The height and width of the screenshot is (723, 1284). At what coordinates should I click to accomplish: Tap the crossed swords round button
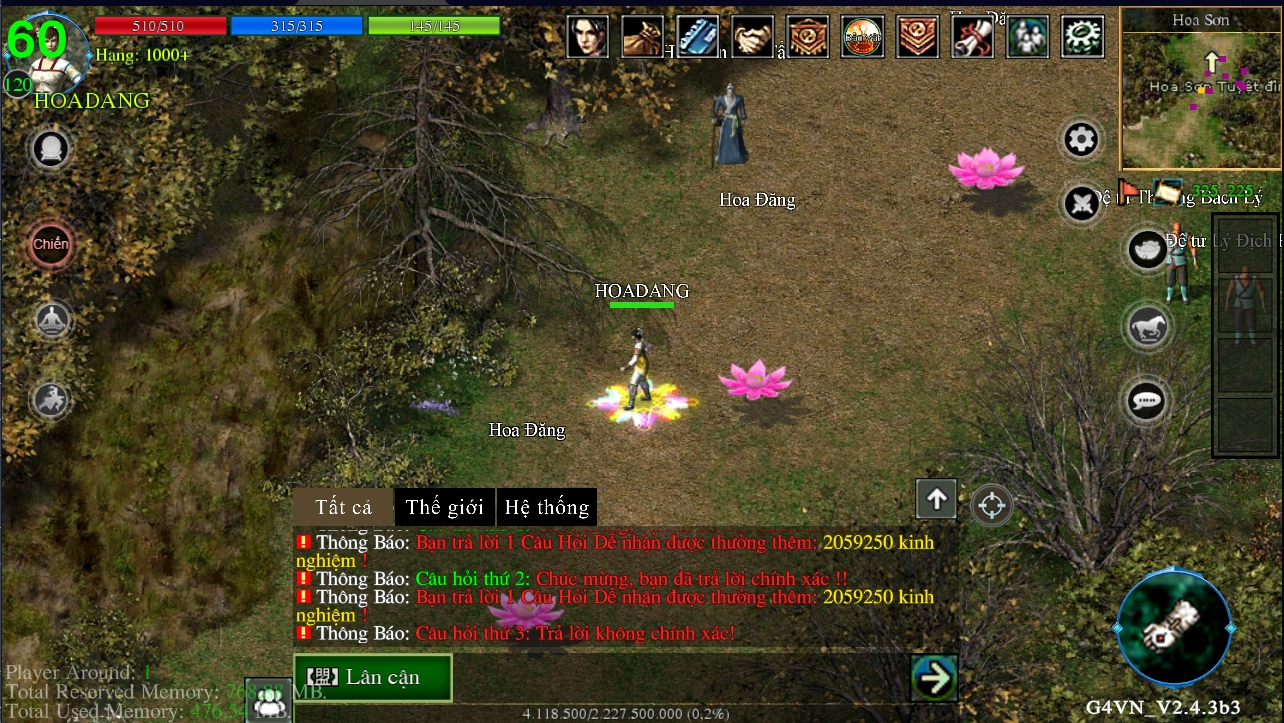pos(1081,203)
